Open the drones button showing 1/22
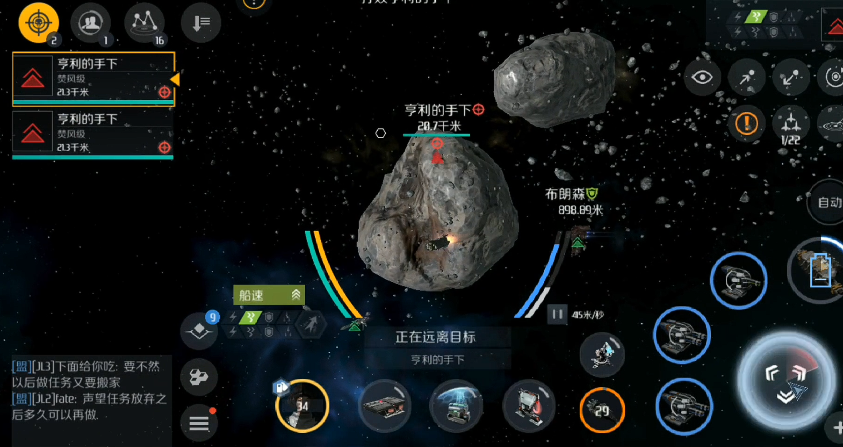This screenshot has height=447, width=843. click(791, 126)
